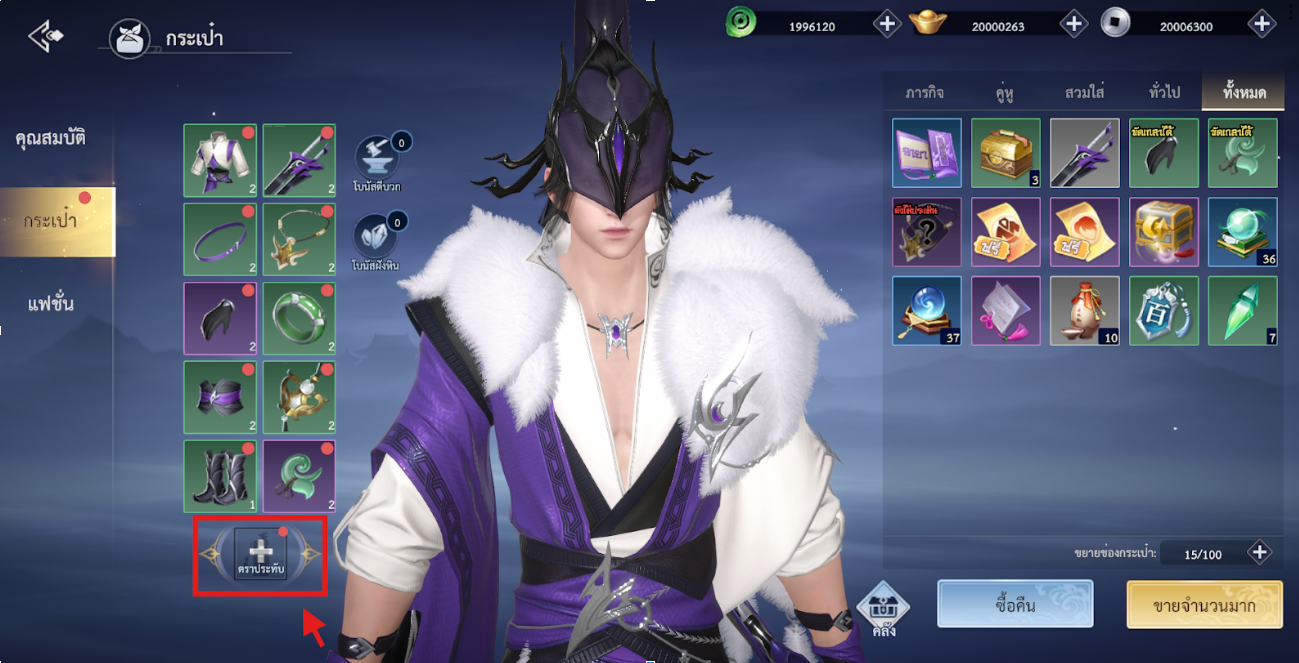Select the orange potion gourd item
Image resolution: width=1299 pixels, height=663 pixels.
[1085, 310]
